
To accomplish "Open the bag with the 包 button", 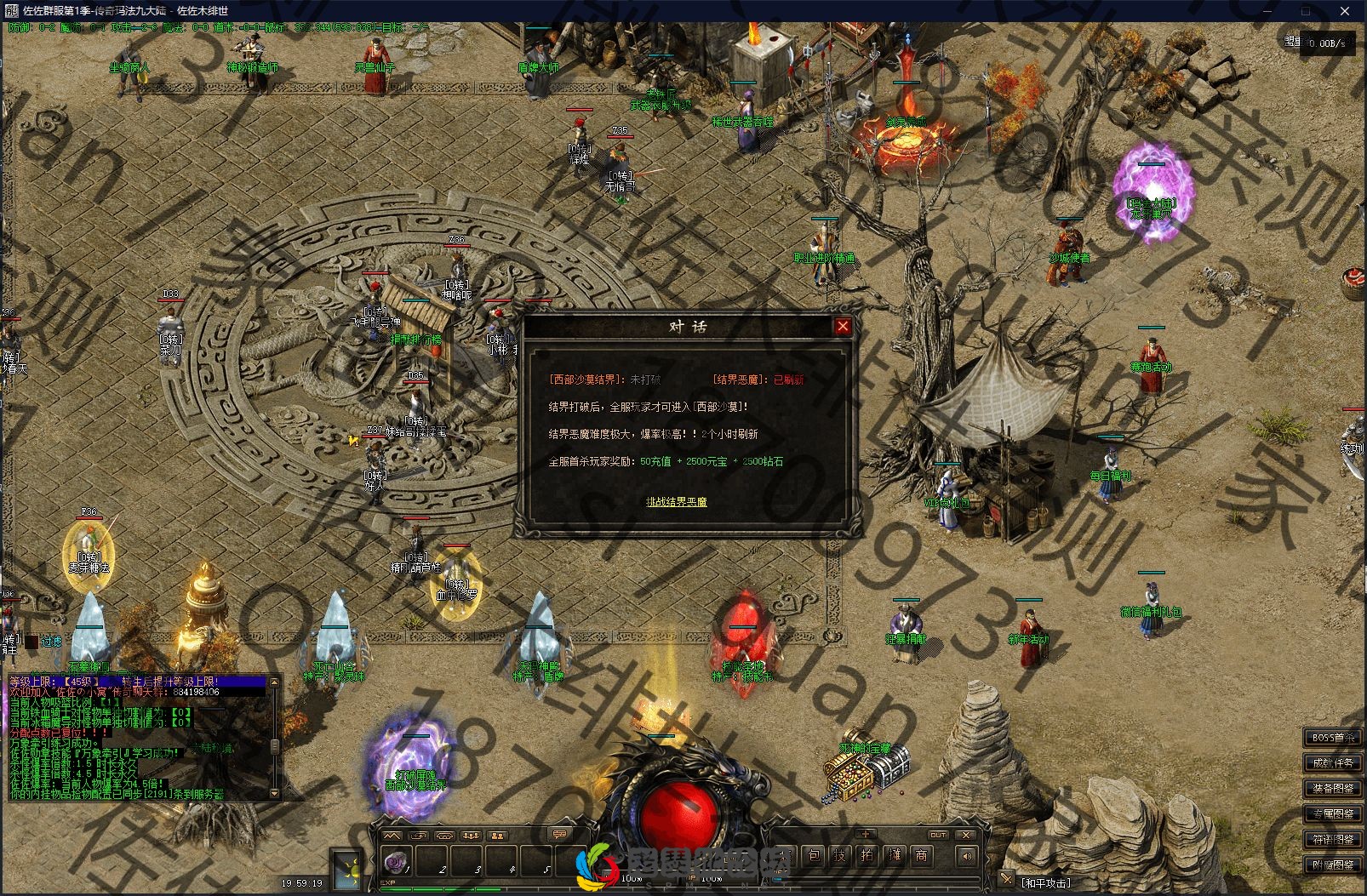I will [814, 856].
